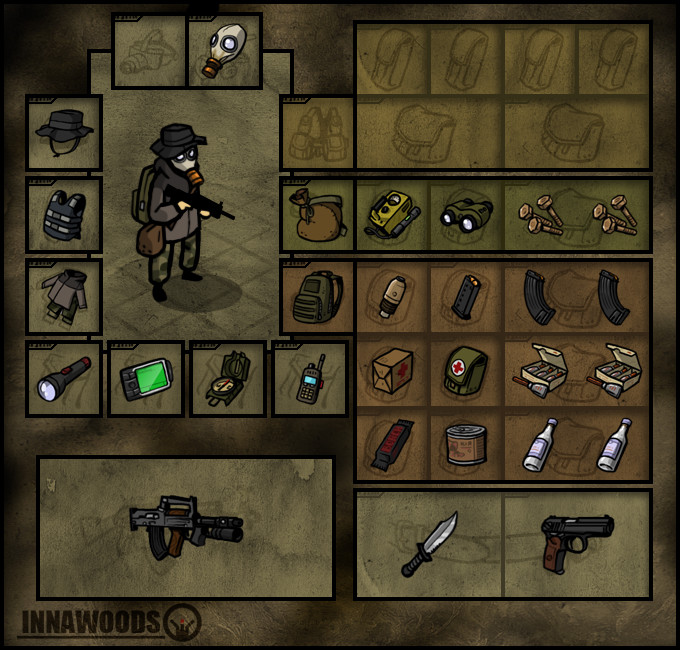Choose the handheld radio slot

310,379
